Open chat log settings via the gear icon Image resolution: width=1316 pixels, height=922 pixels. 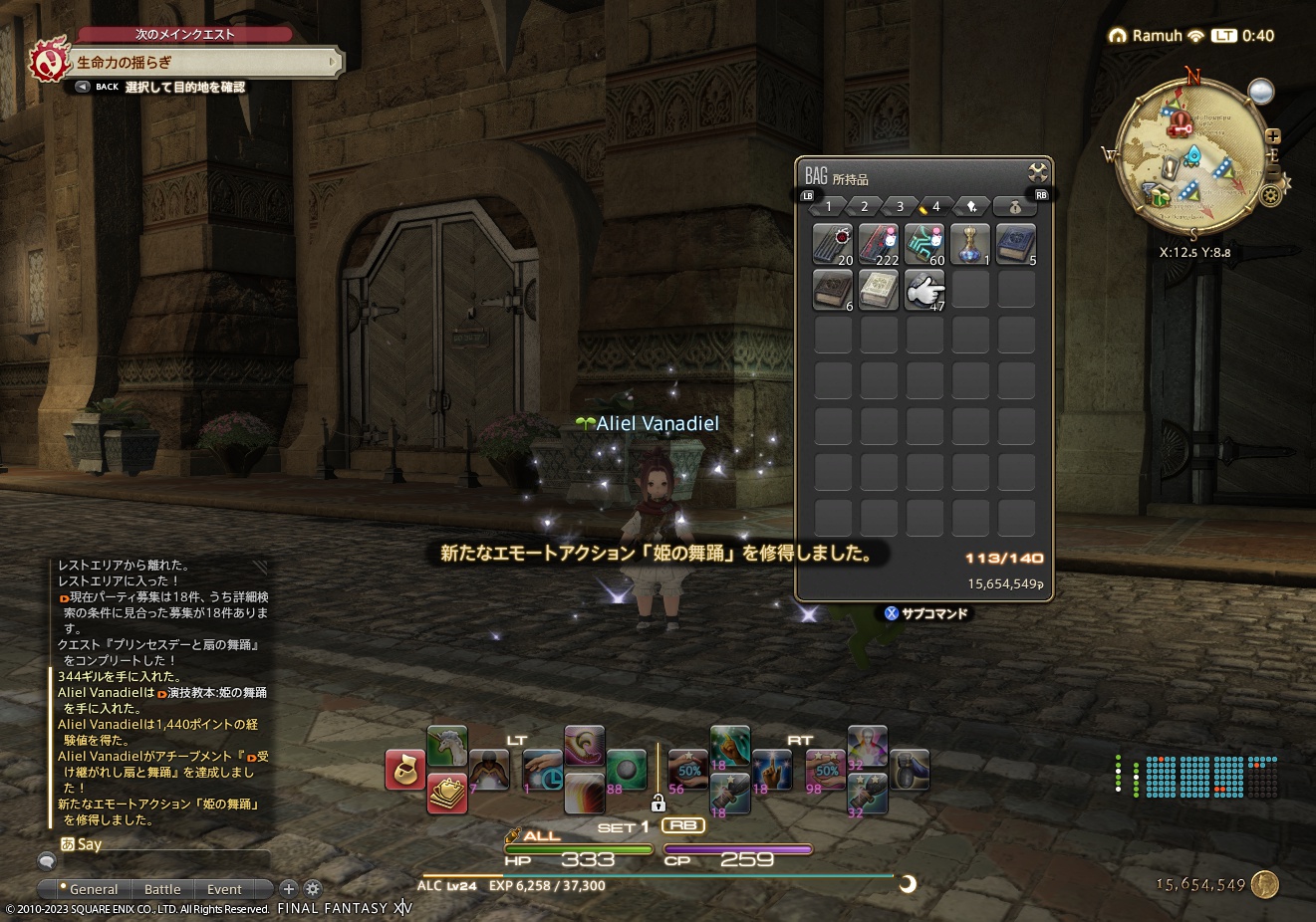click(x=311, y=887)
